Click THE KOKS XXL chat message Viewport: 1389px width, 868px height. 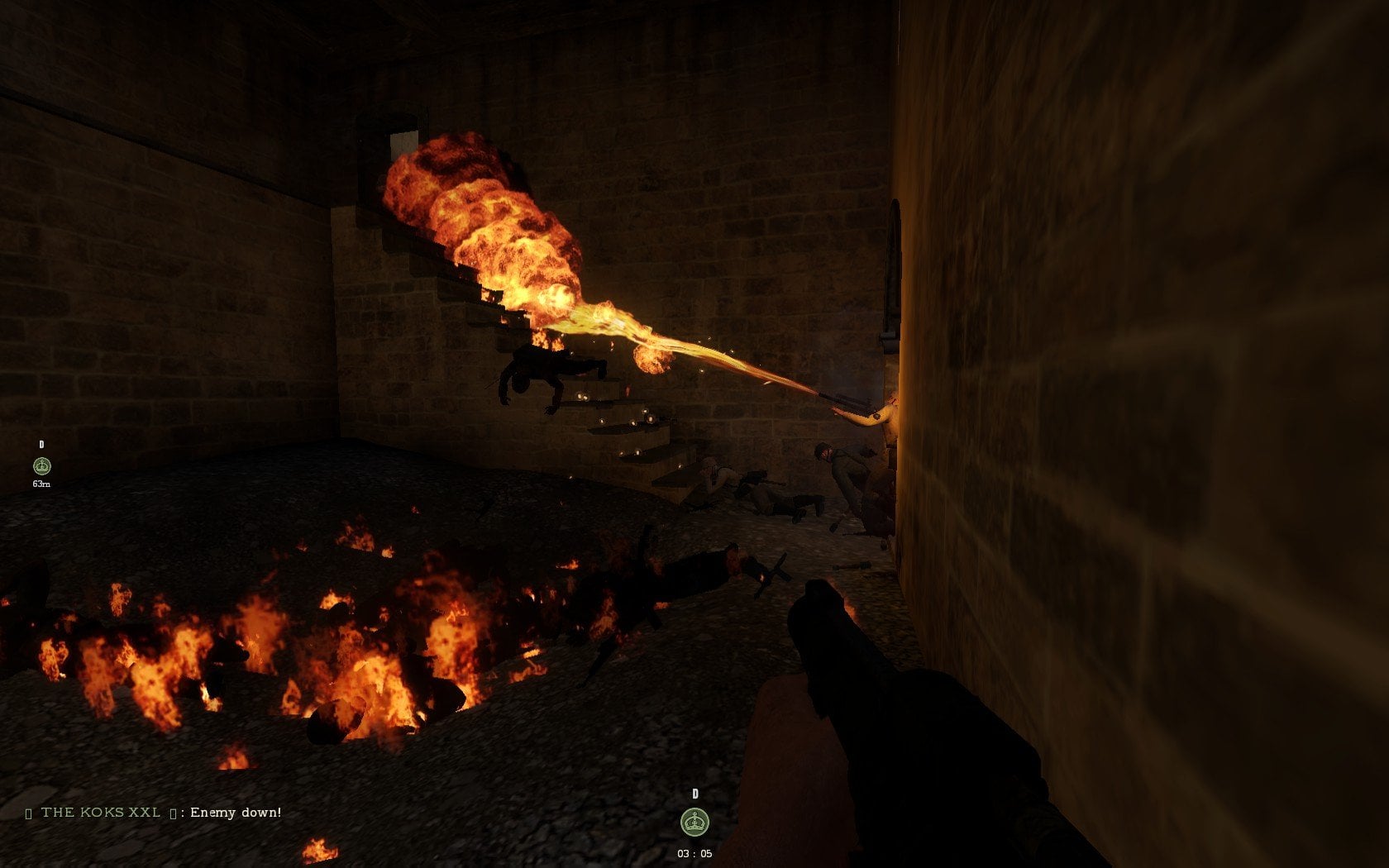click(154, 813)
